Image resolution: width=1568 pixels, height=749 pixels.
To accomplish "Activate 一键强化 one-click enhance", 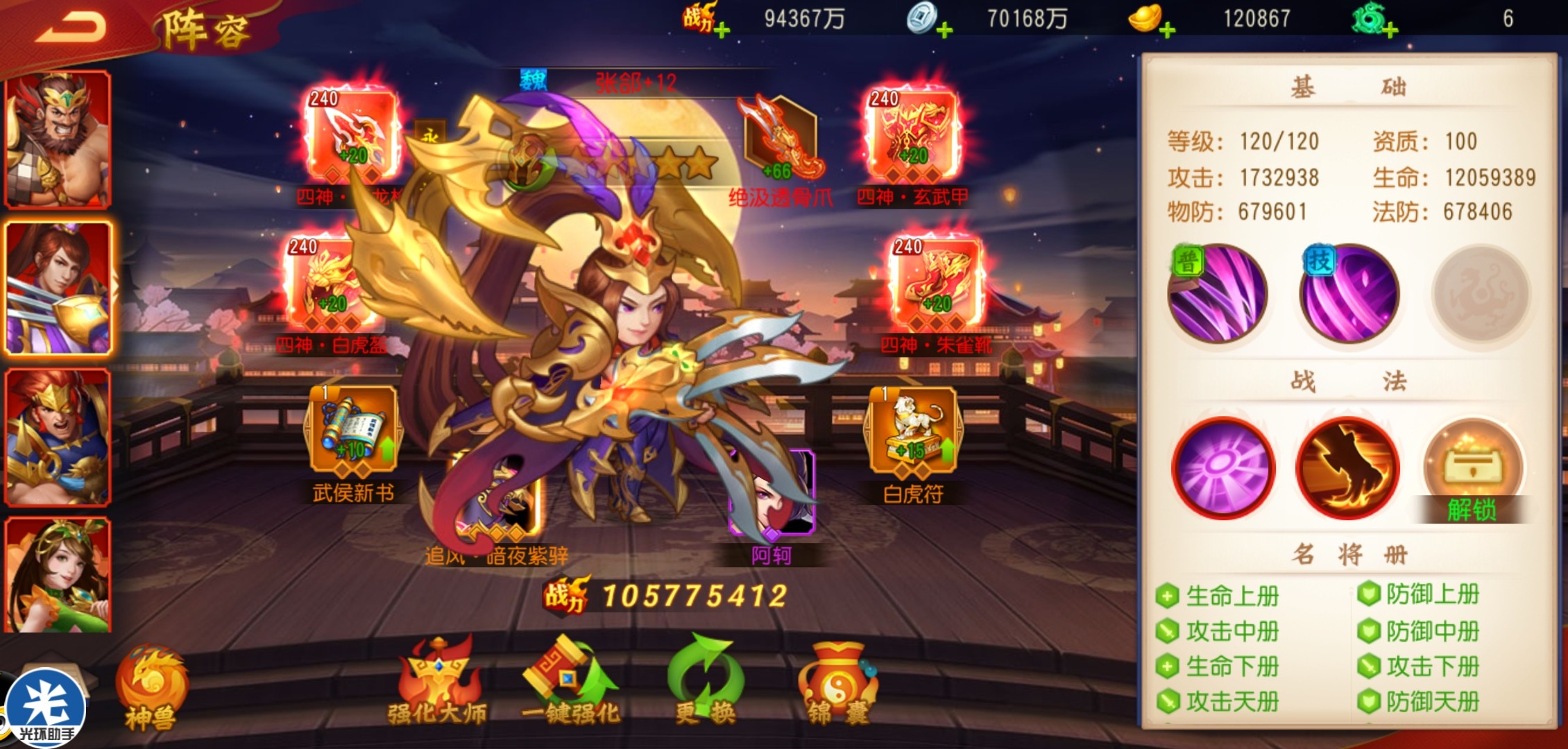I will 570,683.
